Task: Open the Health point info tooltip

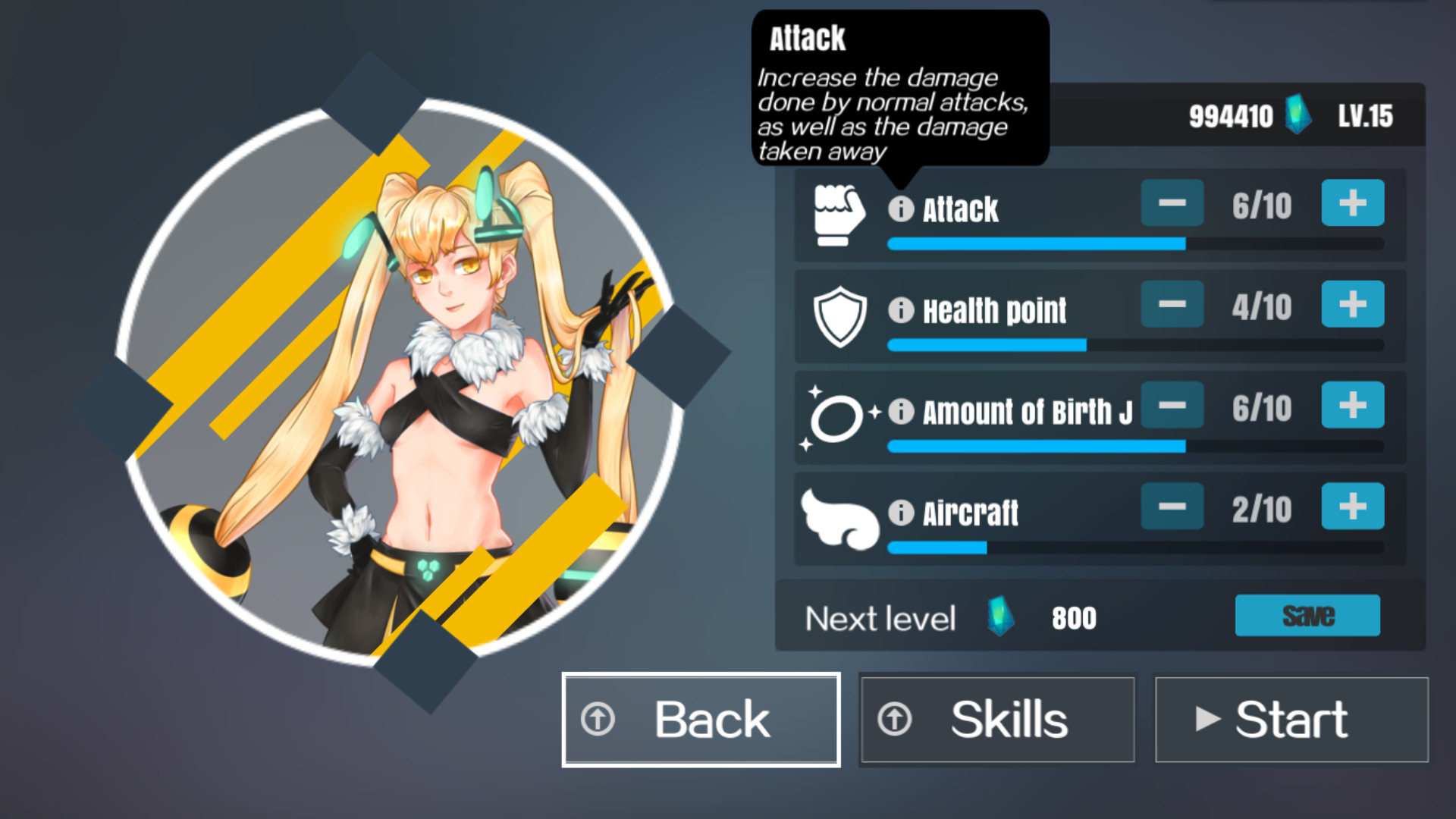Action: point(900,311)
